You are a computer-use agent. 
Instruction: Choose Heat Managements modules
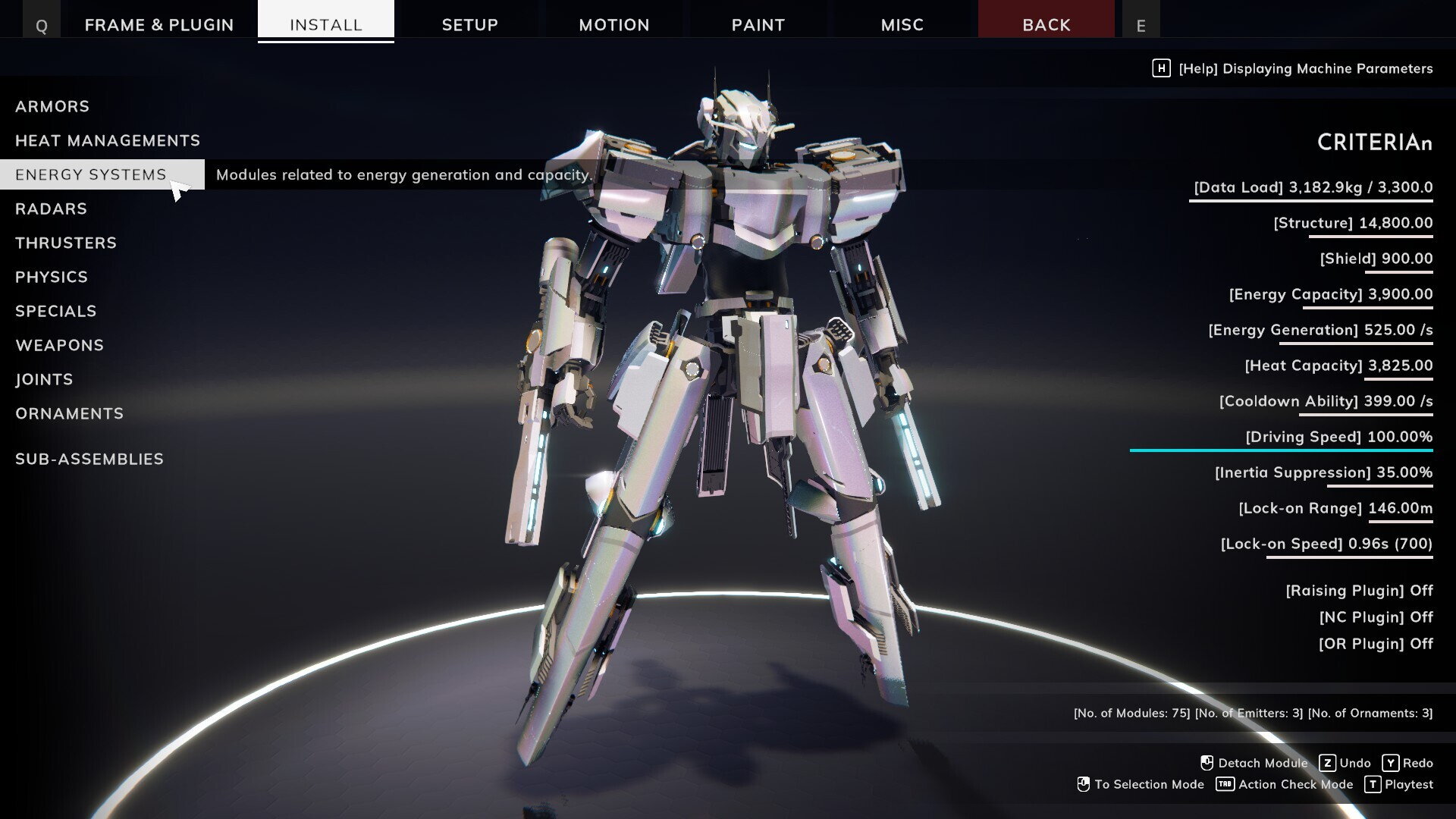click(x=108, y=140)
